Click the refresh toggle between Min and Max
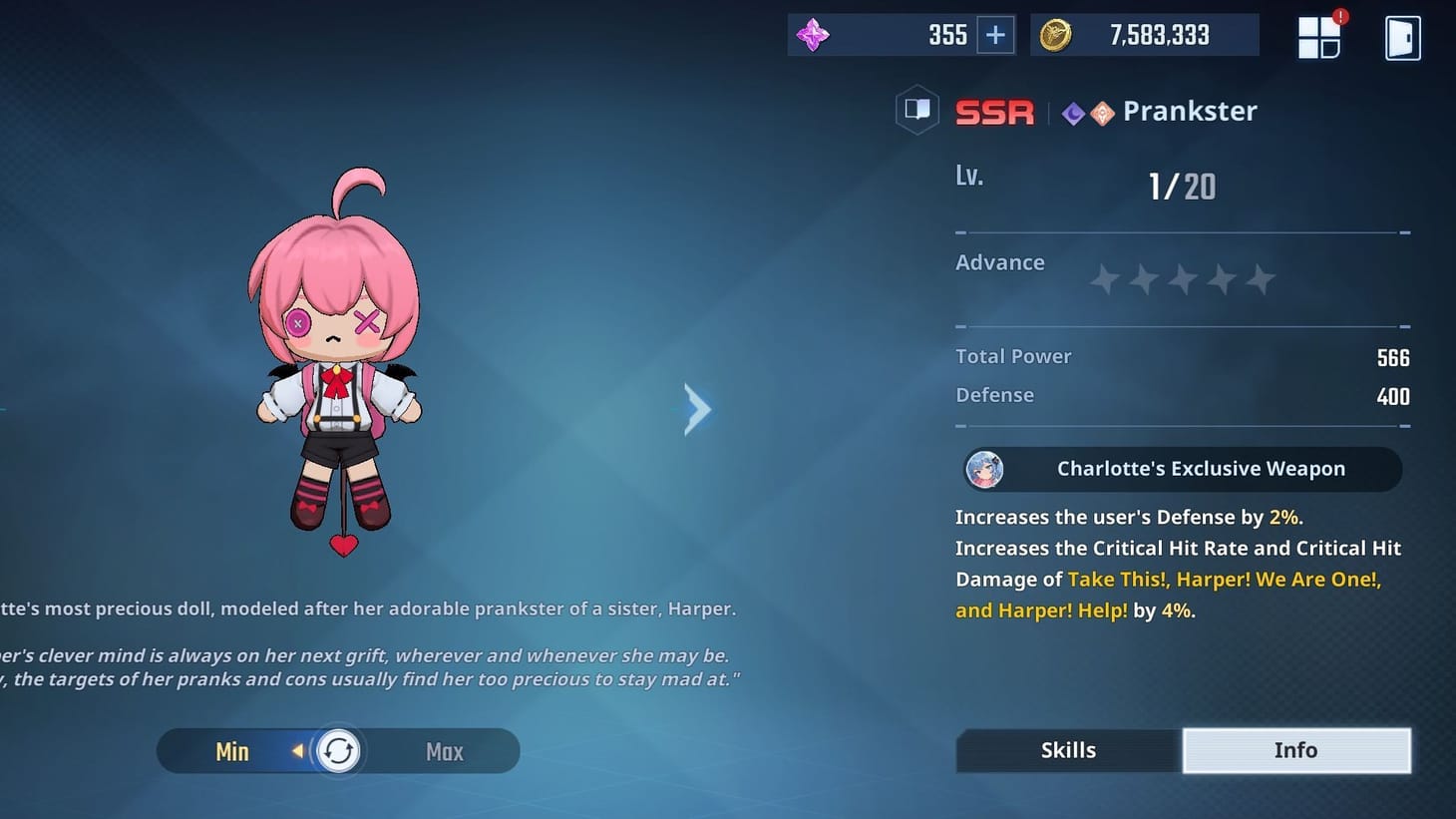This screenshot has height=819, width=1456. [338, 750]
